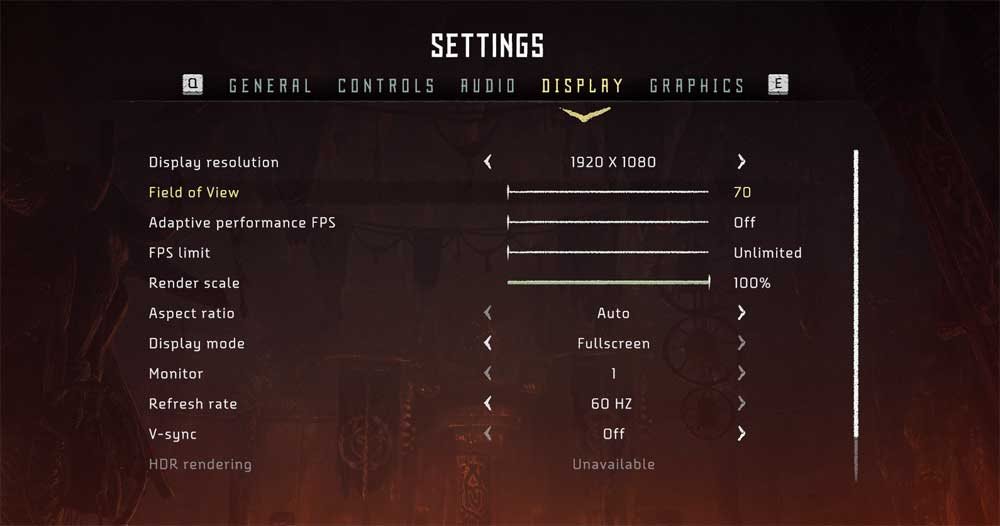Choose the next display resolution with right arrow
Screen dimensions: 1000x526
(x=741, y=162)
